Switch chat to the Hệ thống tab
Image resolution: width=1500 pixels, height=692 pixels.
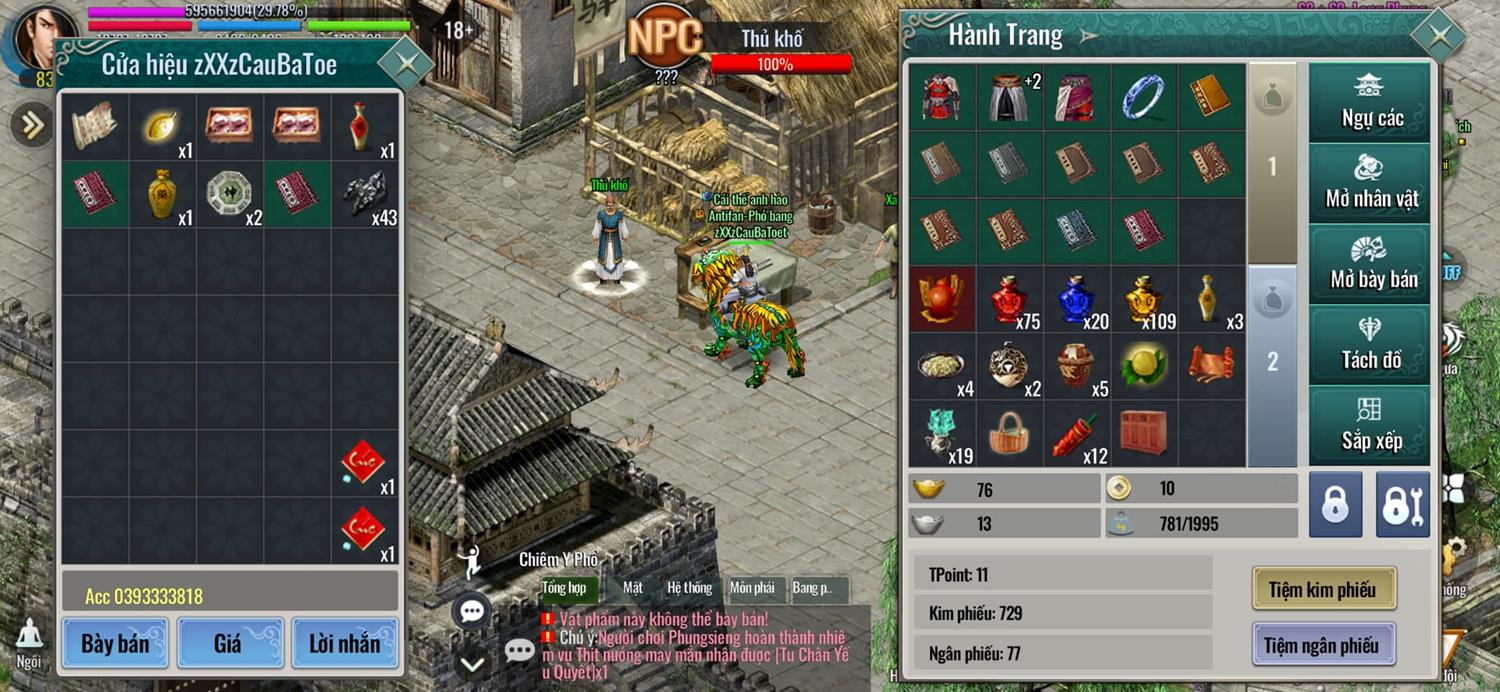[x=690, y=588]
